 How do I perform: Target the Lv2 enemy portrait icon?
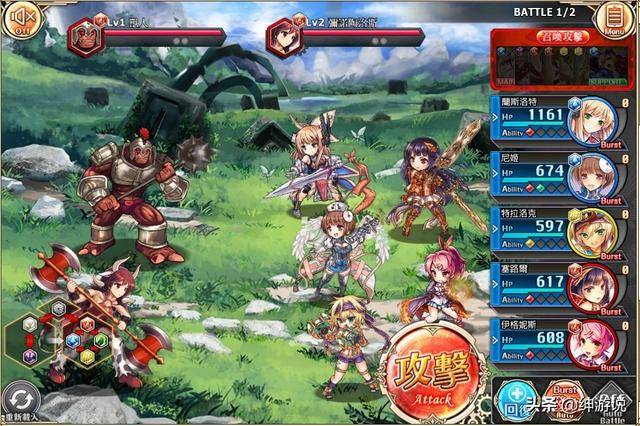tap(285, 37)
